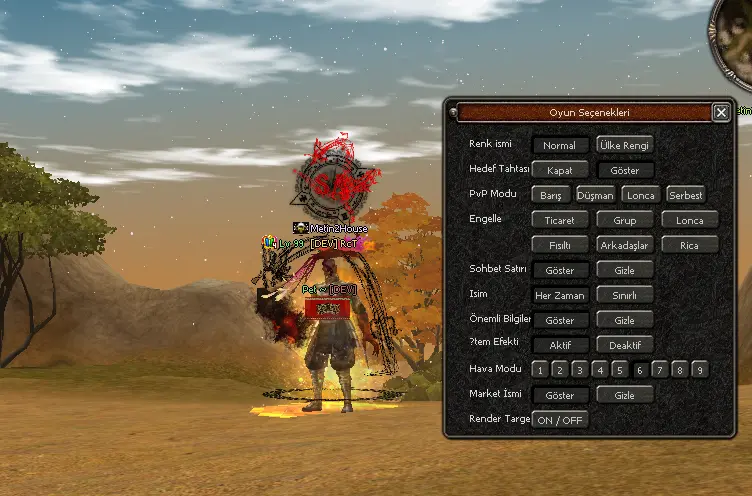Toggle the Rica block option
This screenshot has height=496, width=752.
tap(689, 245)
